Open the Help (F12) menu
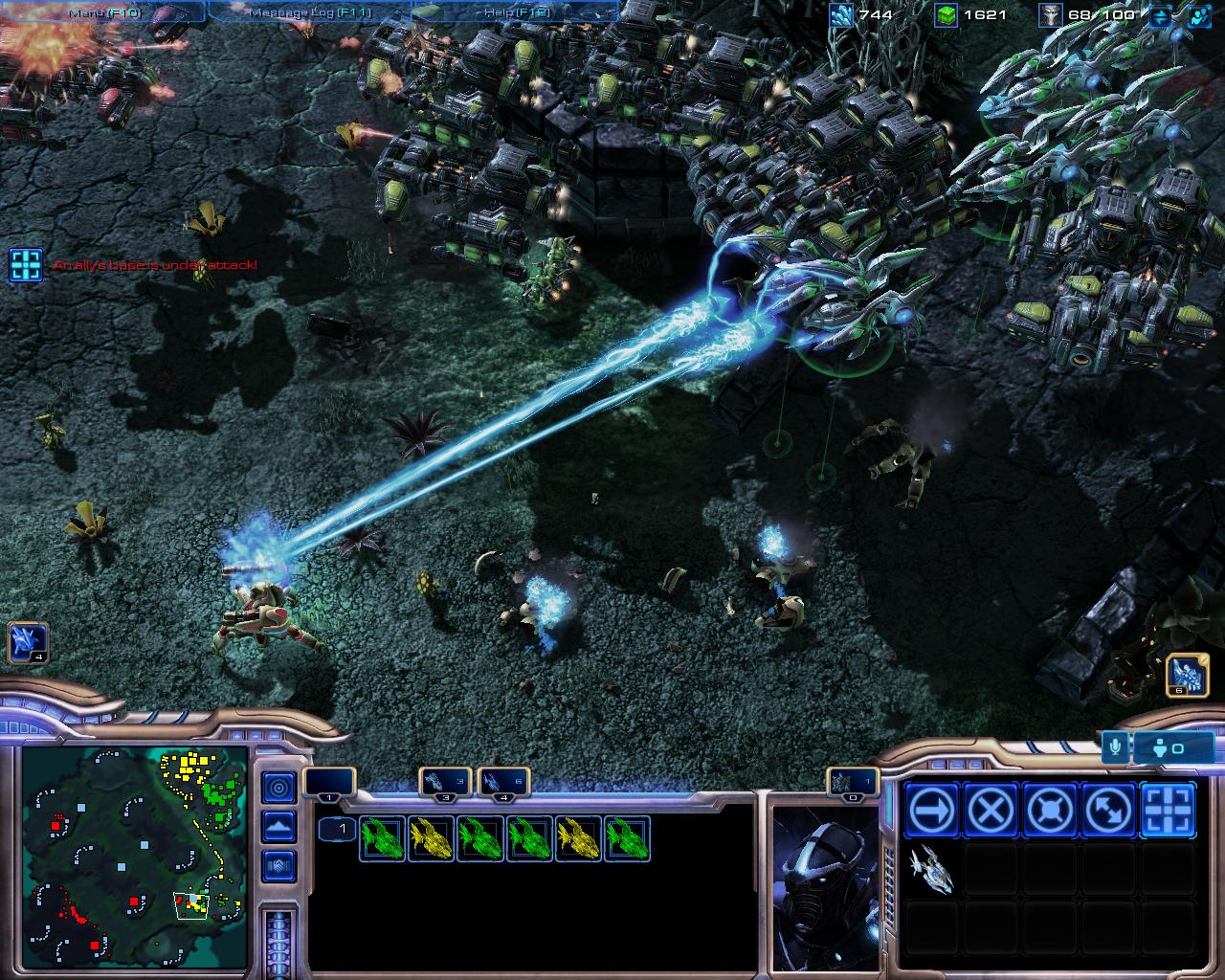The image size is (1225, 980). pyautogui.click(x=515, y=12)
